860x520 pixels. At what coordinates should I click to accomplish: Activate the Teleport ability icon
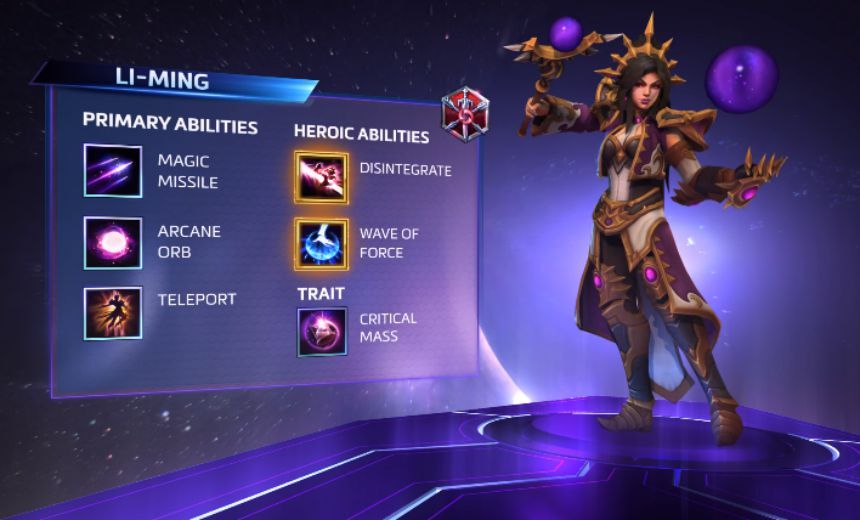click(x=113, y=313)
